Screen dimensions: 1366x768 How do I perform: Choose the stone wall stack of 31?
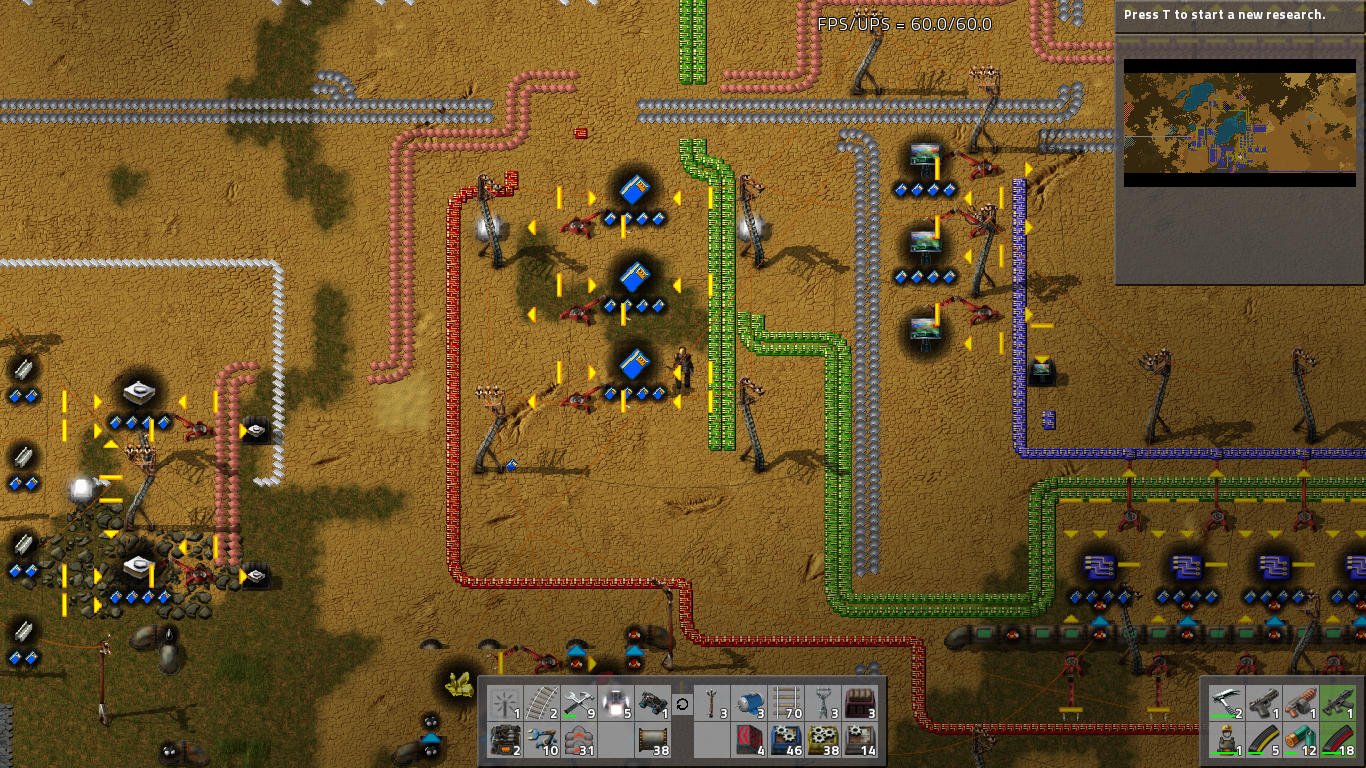click(x=578, y=740)
